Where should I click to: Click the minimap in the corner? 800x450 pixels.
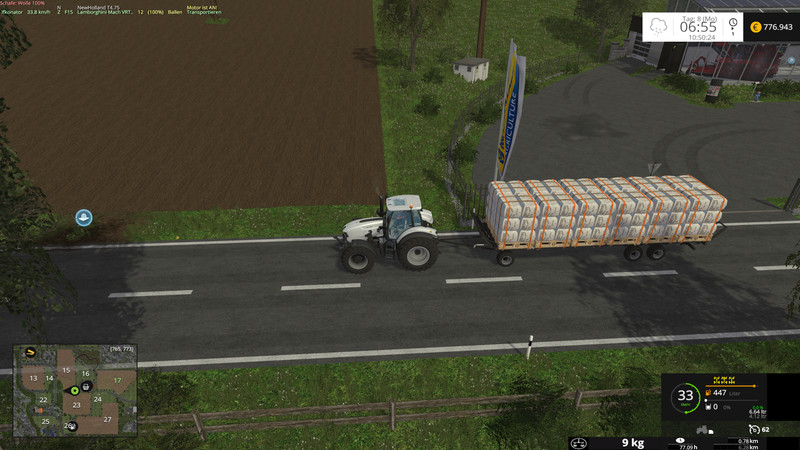pos(74,391)
